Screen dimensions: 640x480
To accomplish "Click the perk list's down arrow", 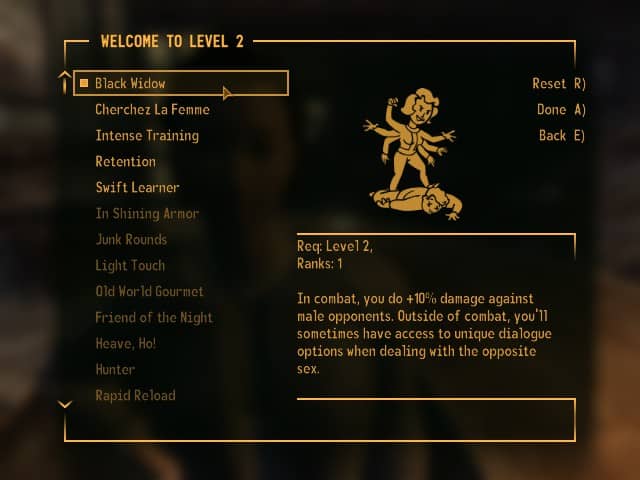I will (65, 405).
